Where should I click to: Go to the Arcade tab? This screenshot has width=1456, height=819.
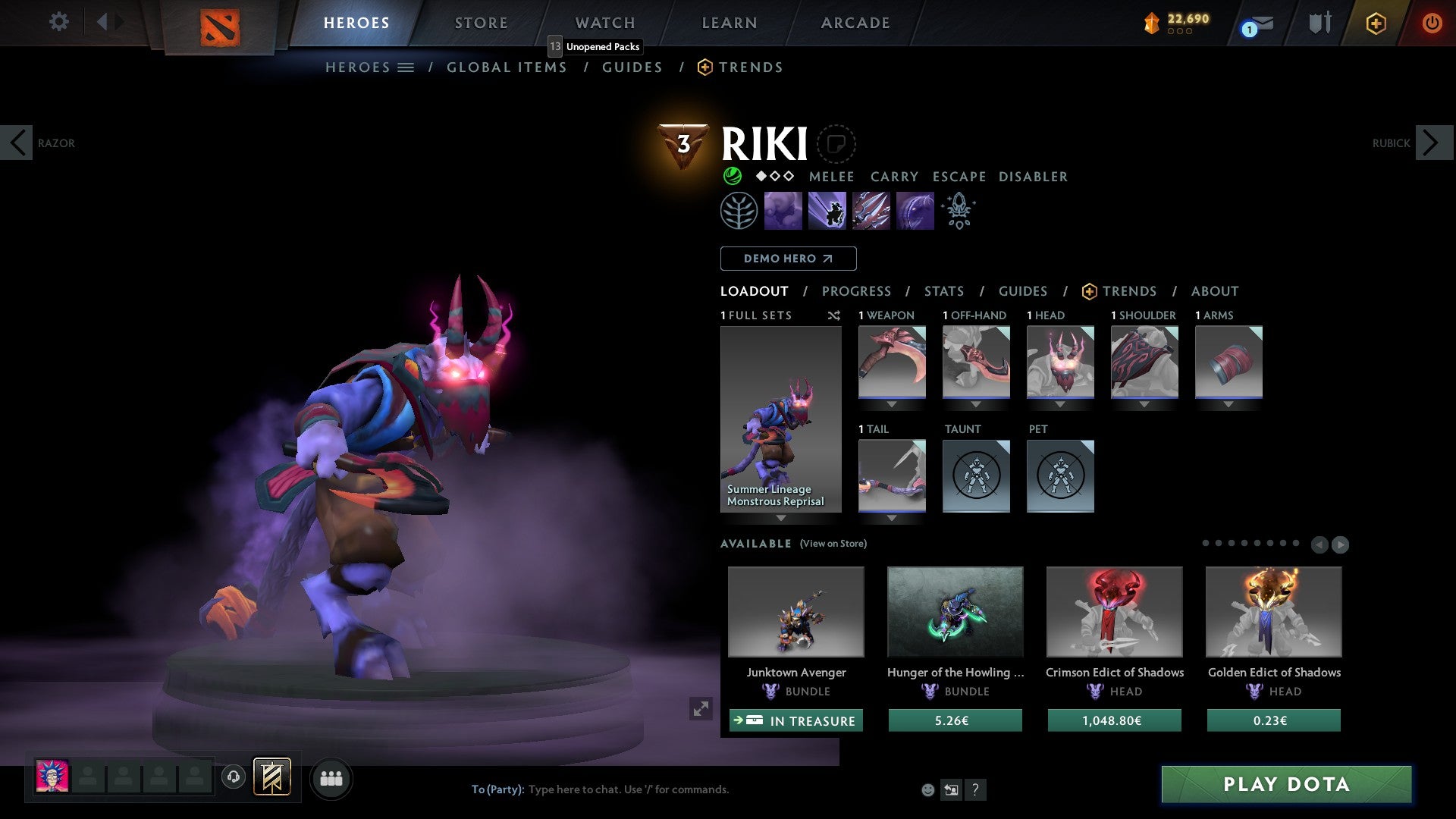[855, 23]
